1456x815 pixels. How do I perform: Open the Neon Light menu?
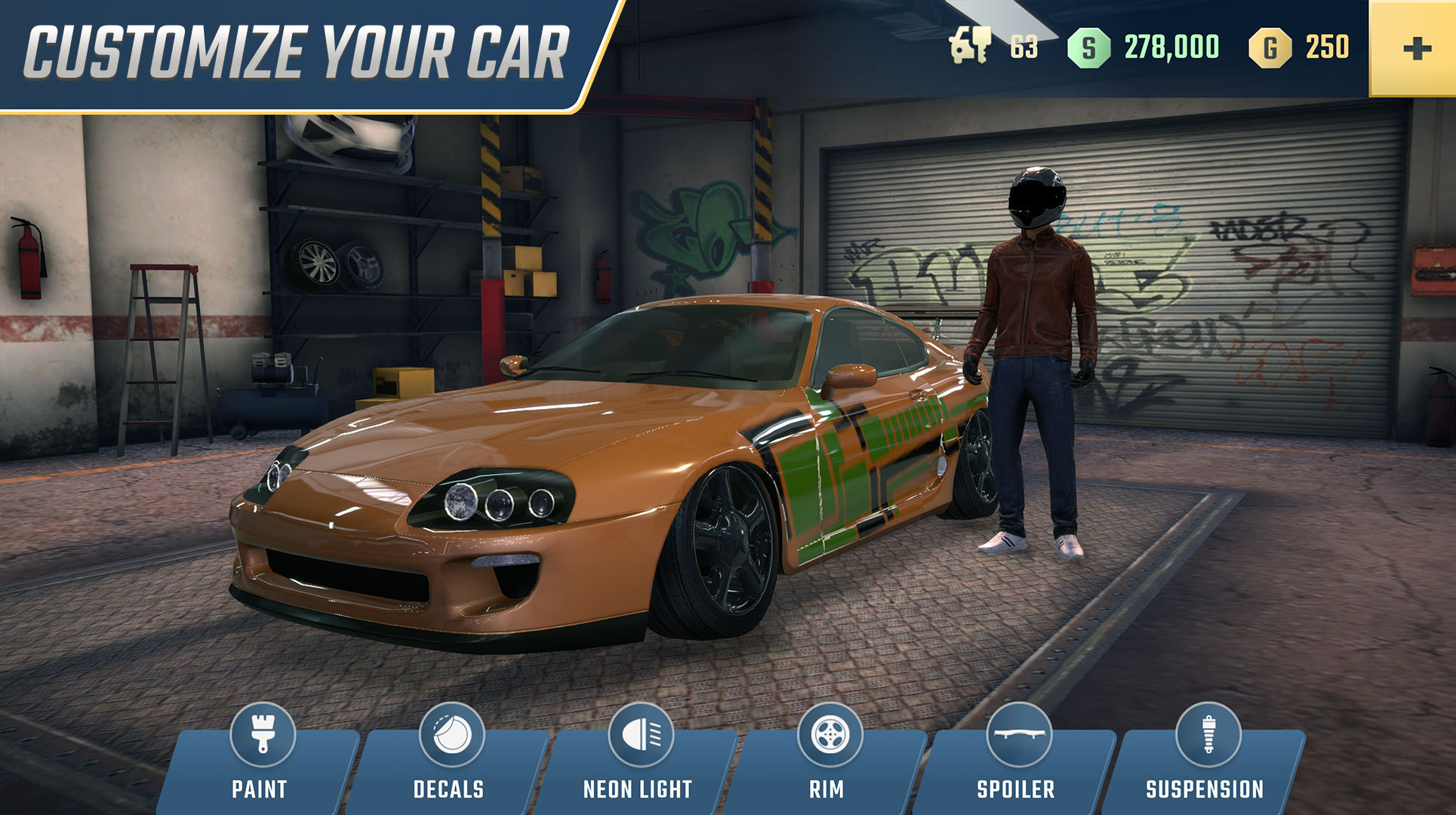(x=637, y=789)
